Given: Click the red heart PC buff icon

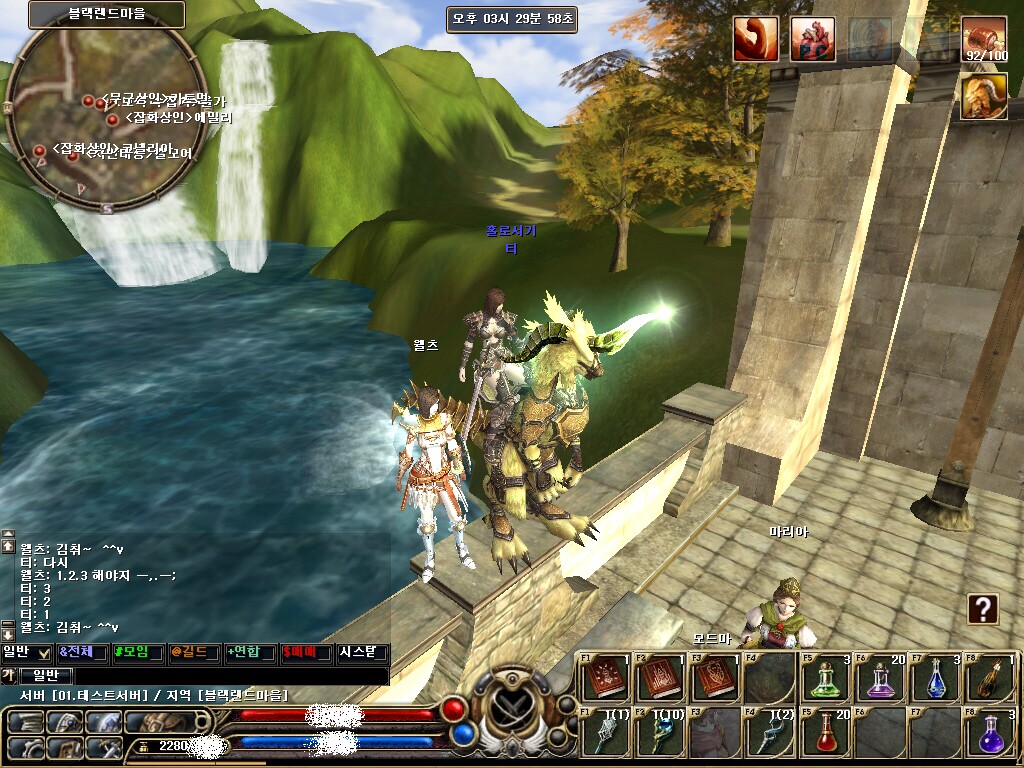Looking at the screenshot, I should (813, 40).
